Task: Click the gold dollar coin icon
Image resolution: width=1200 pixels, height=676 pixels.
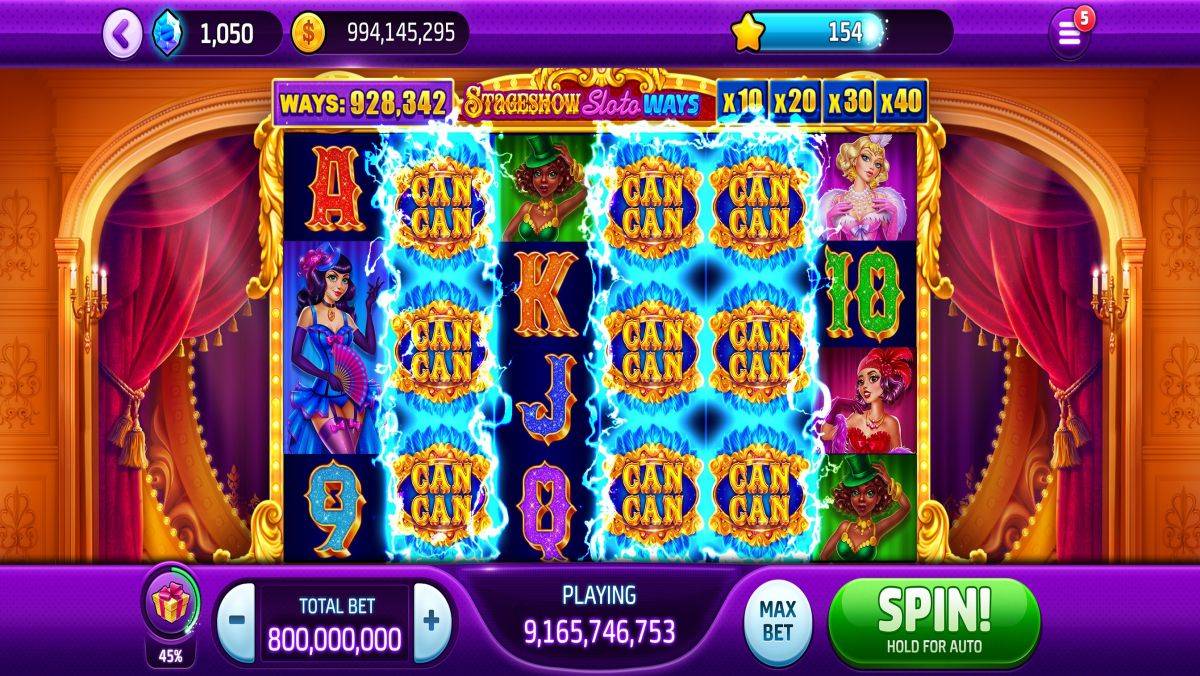Action: (x=308, y=34)
